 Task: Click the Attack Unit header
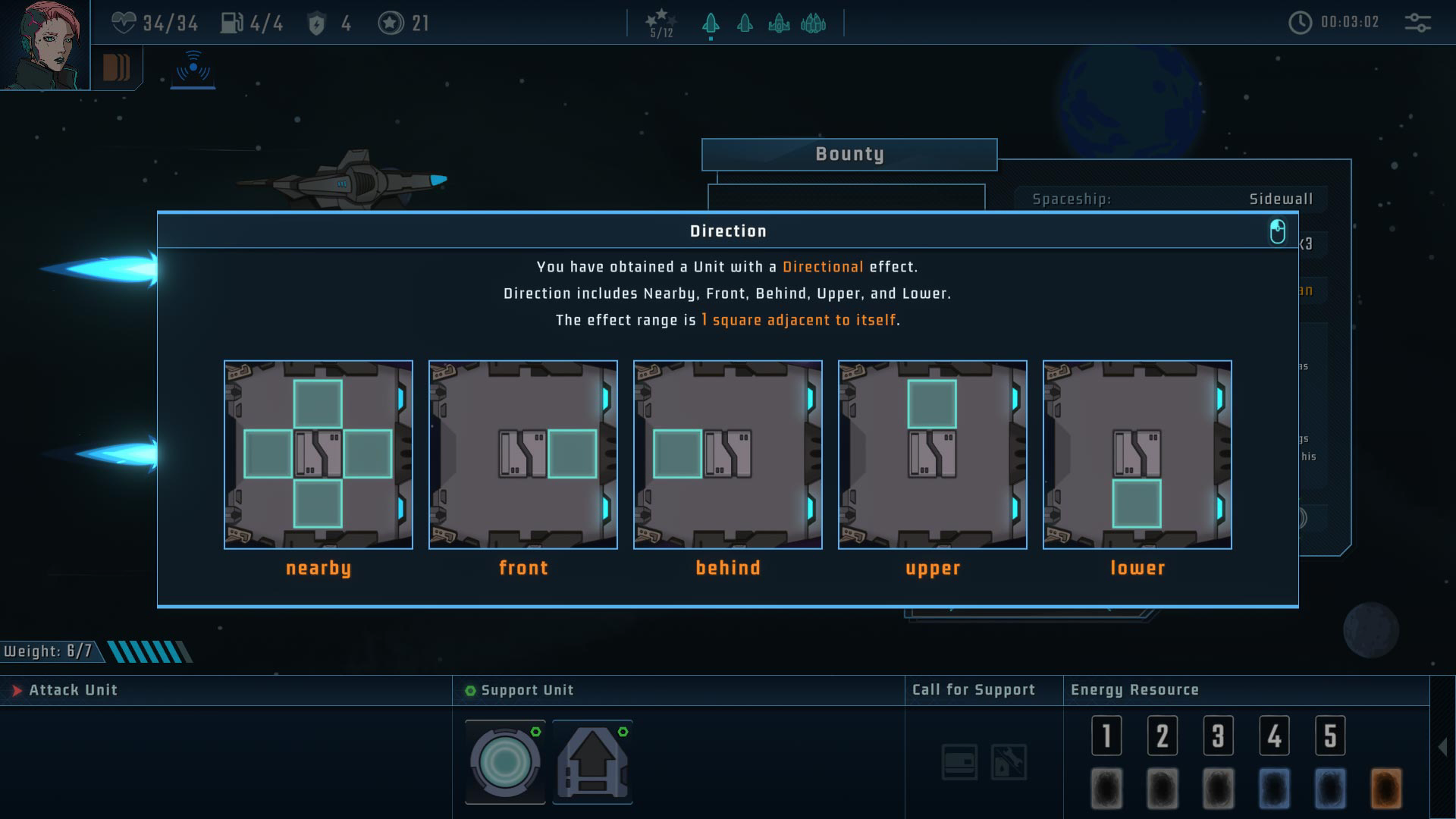(73, 690)
